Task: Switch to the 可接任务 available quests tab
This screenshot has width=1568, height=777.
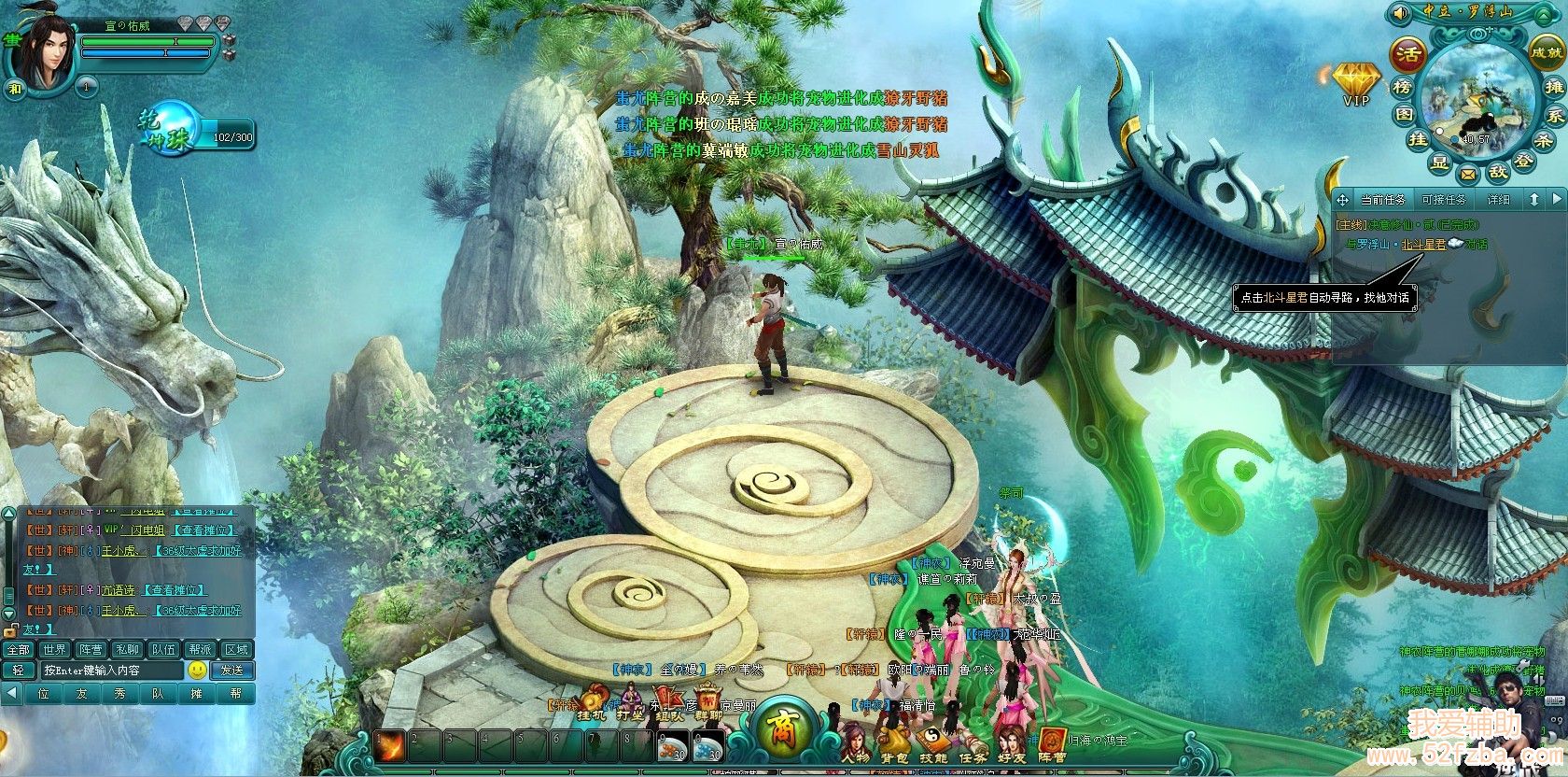Action: (1443, 200)
